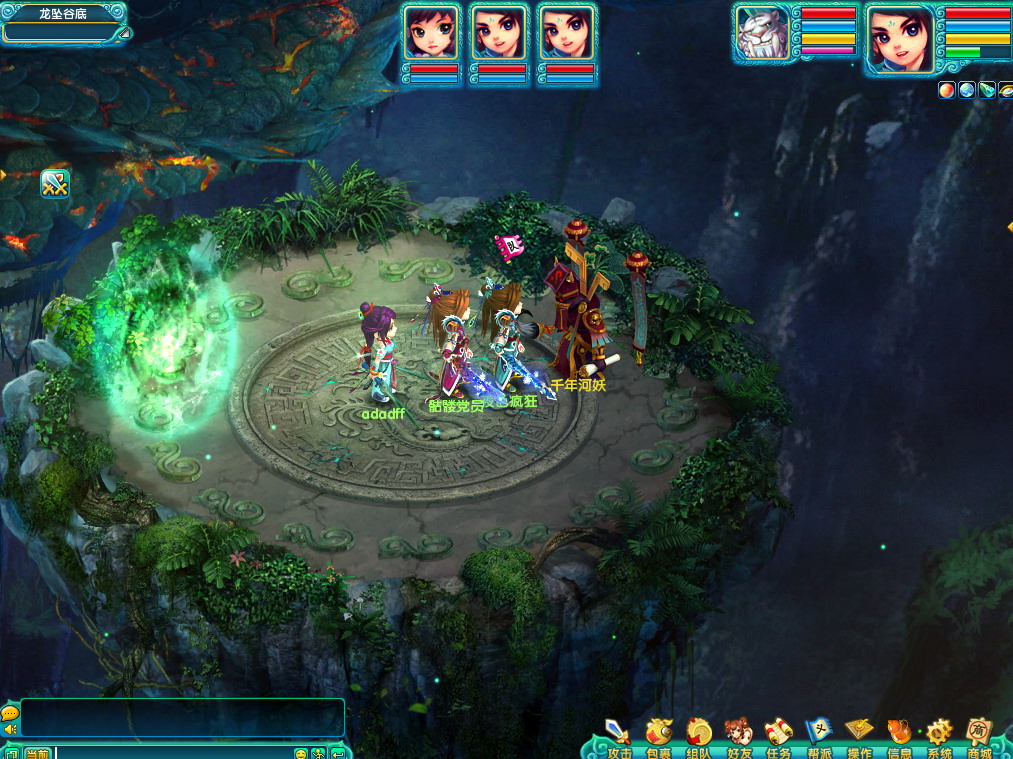This screenshot has width=1013, height=759.
Task: Select the large player character portrait
Action: pos(899,39)
